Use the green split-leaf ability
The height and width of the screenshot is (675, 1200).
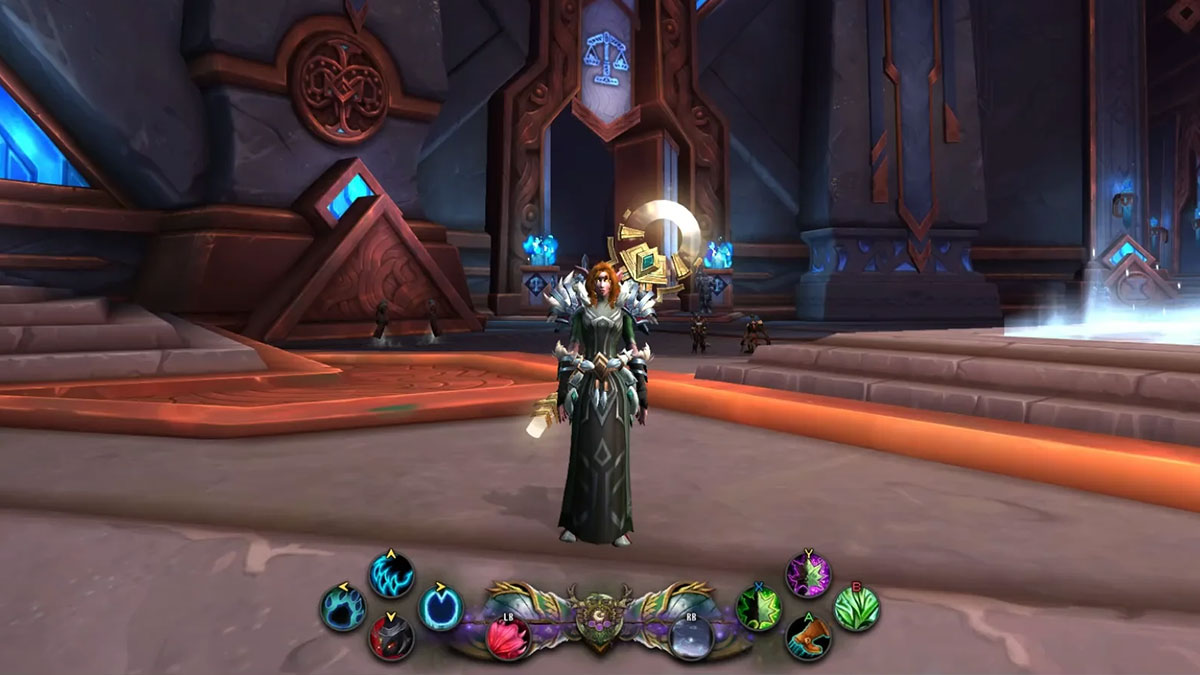(x=758, y=607)
